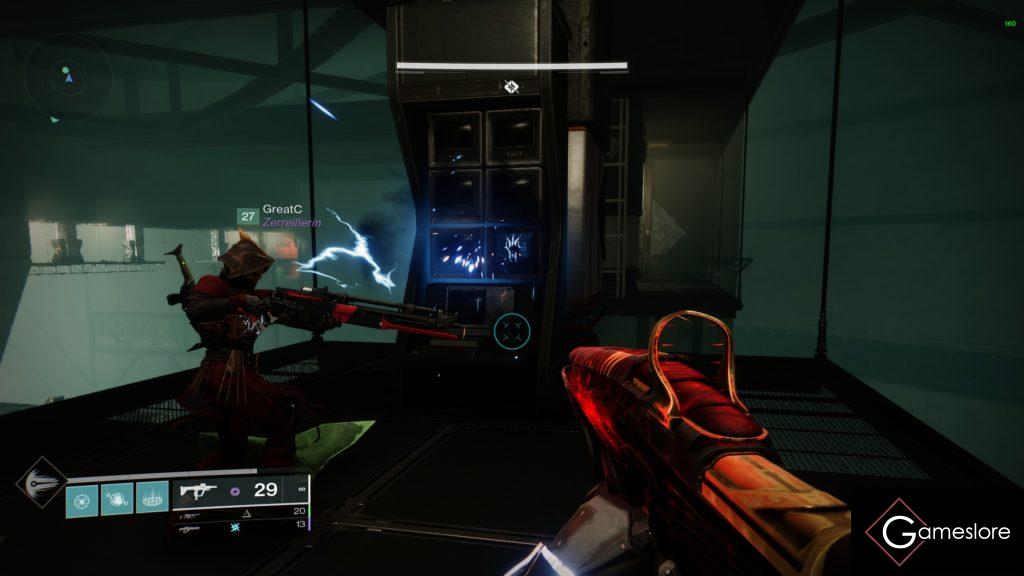Switch to the third weapon row
Viewport: 1024px width, 576px height.
click(x=238, y=524)
